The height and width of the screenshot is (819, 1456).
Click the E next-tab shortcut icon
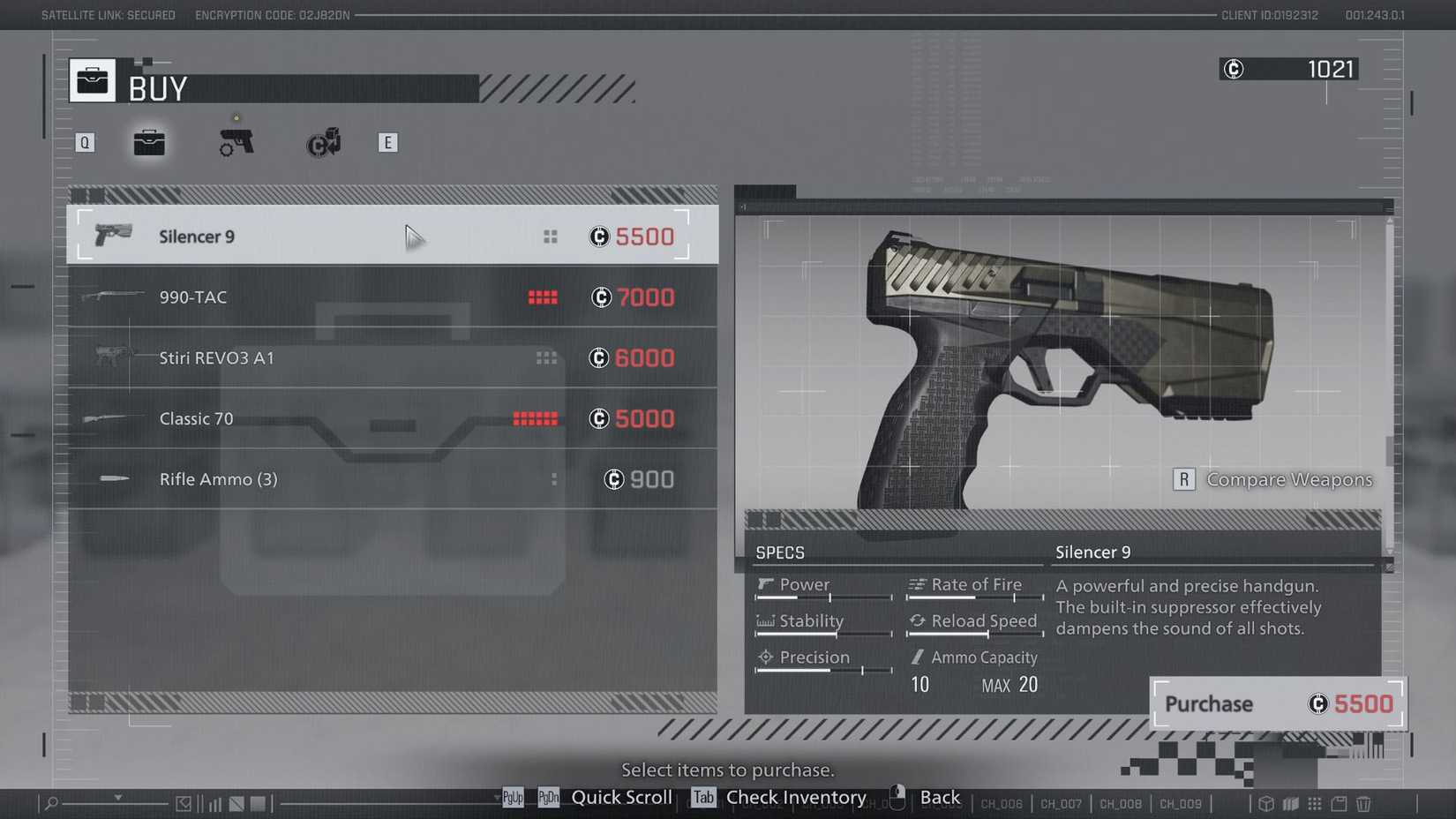pyautogui.click(x=387, y=141)
